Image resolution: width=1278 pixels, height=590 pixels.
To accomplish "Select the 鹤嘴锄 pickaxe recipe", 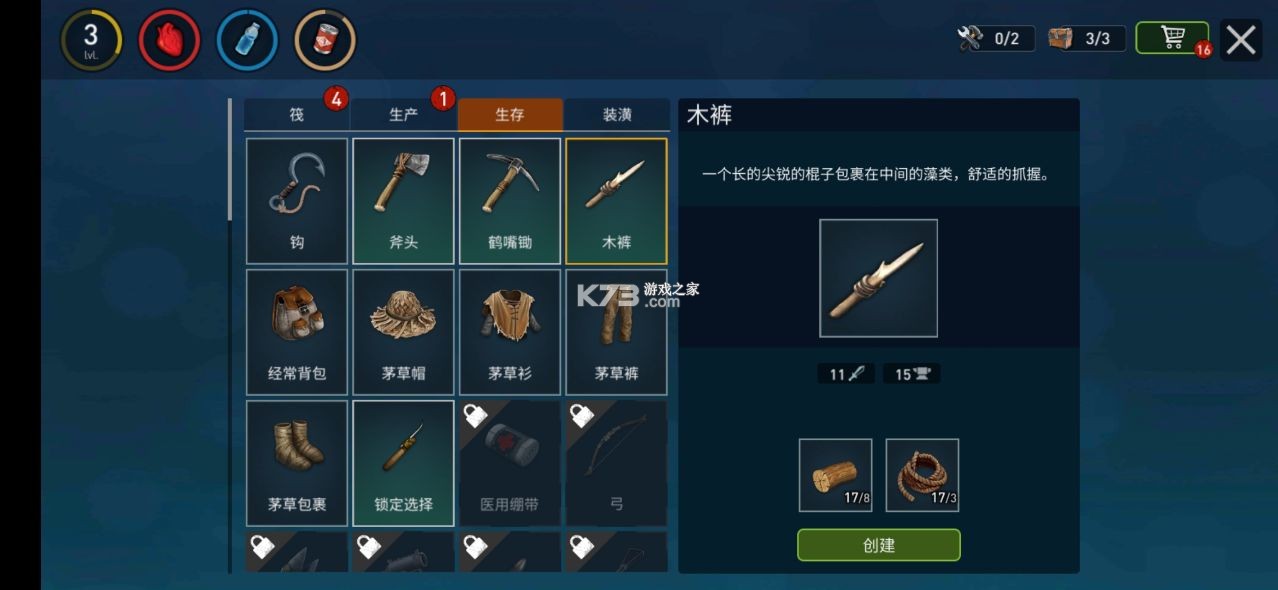I will tap(510, 200).
